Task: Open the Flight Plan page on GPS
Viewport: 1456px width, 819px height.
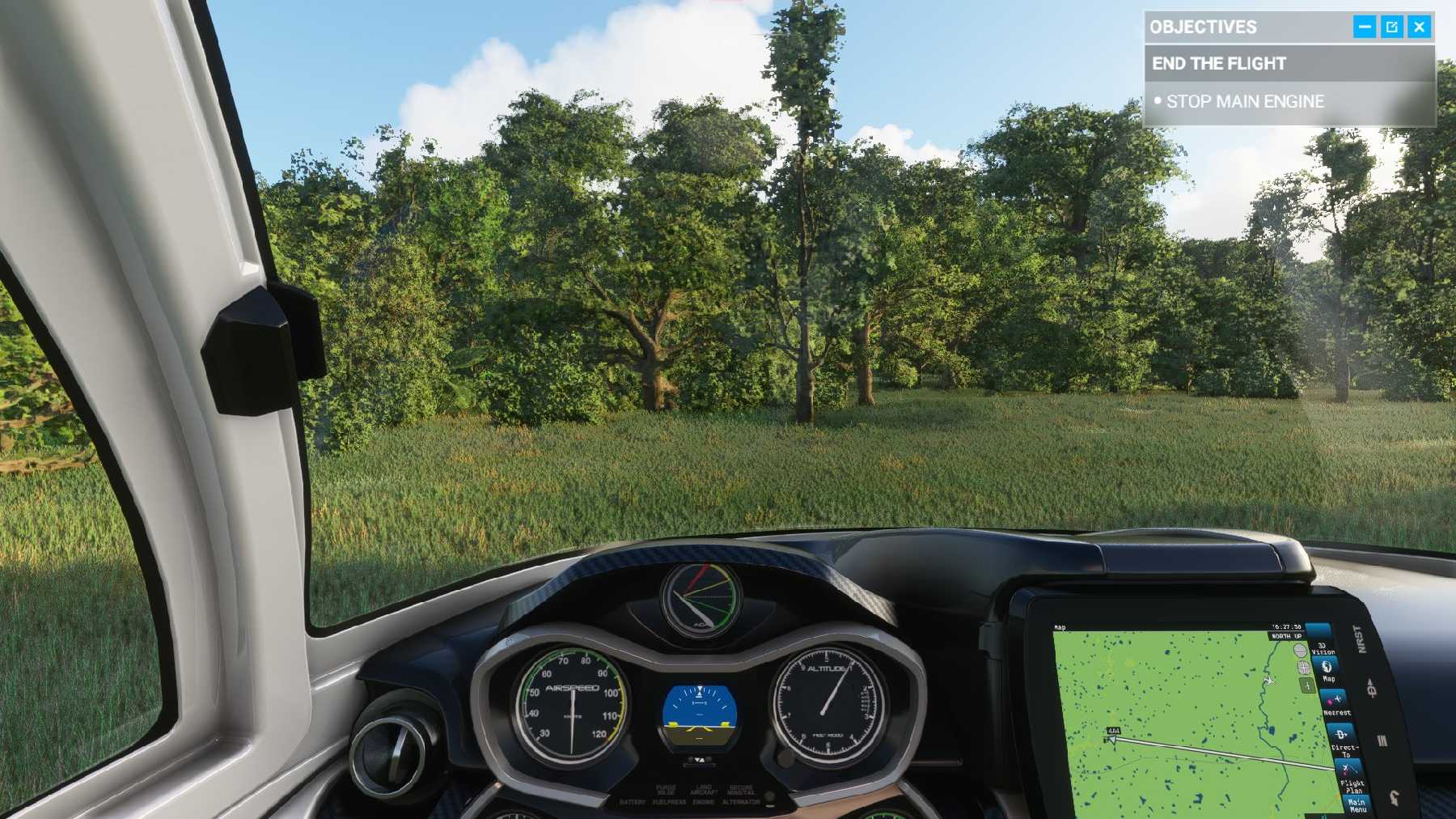Action: pyautogui.click(x=1349, y=777)
